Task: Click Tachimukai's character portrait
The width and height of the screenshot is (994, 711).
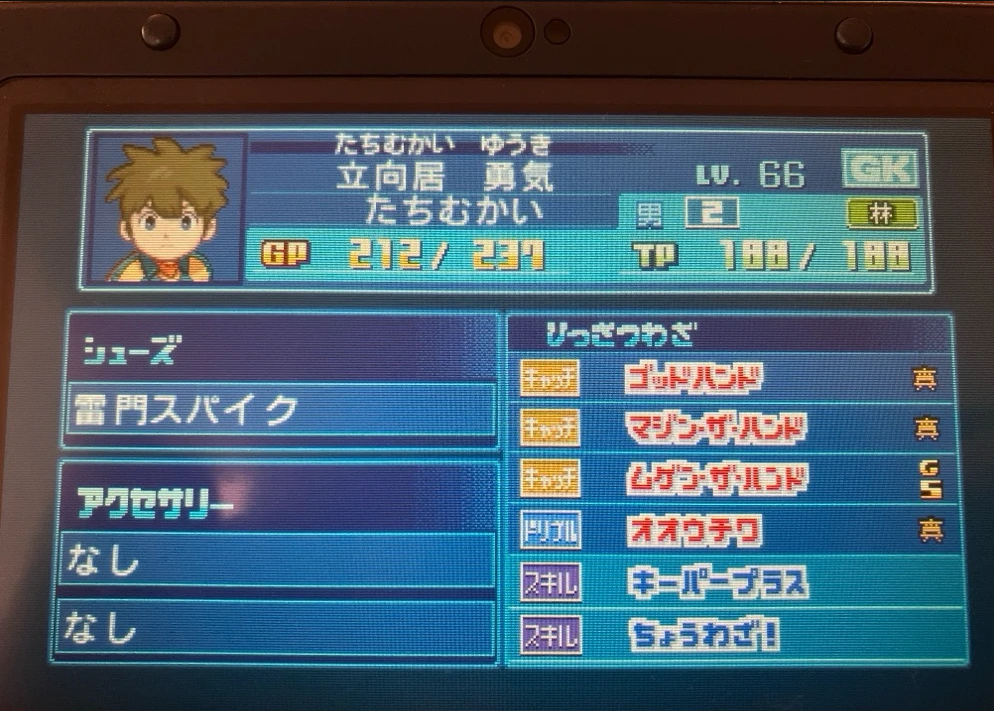Action: (x=167, y=210)
